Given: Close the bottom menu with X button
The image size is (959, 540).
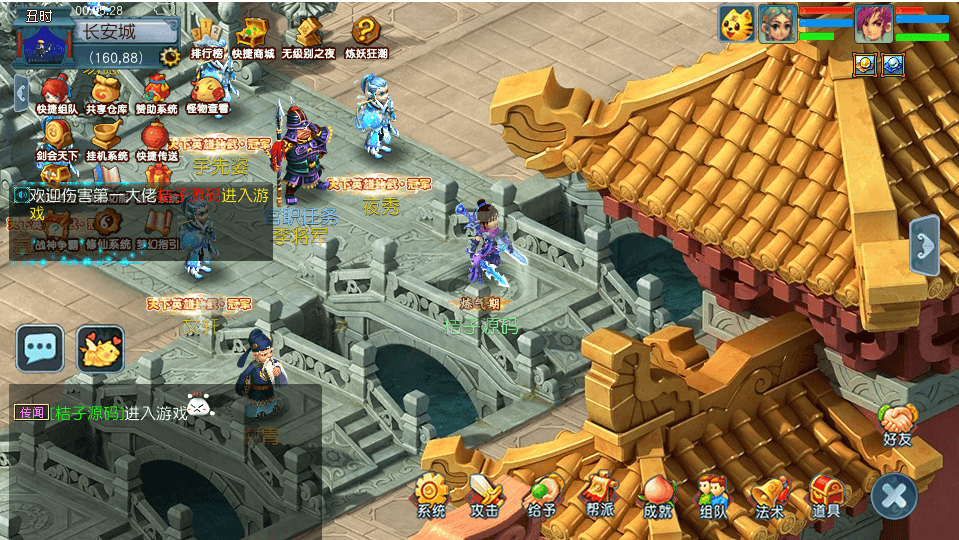Looking at the screenshot, I should (x=894, y=495).
